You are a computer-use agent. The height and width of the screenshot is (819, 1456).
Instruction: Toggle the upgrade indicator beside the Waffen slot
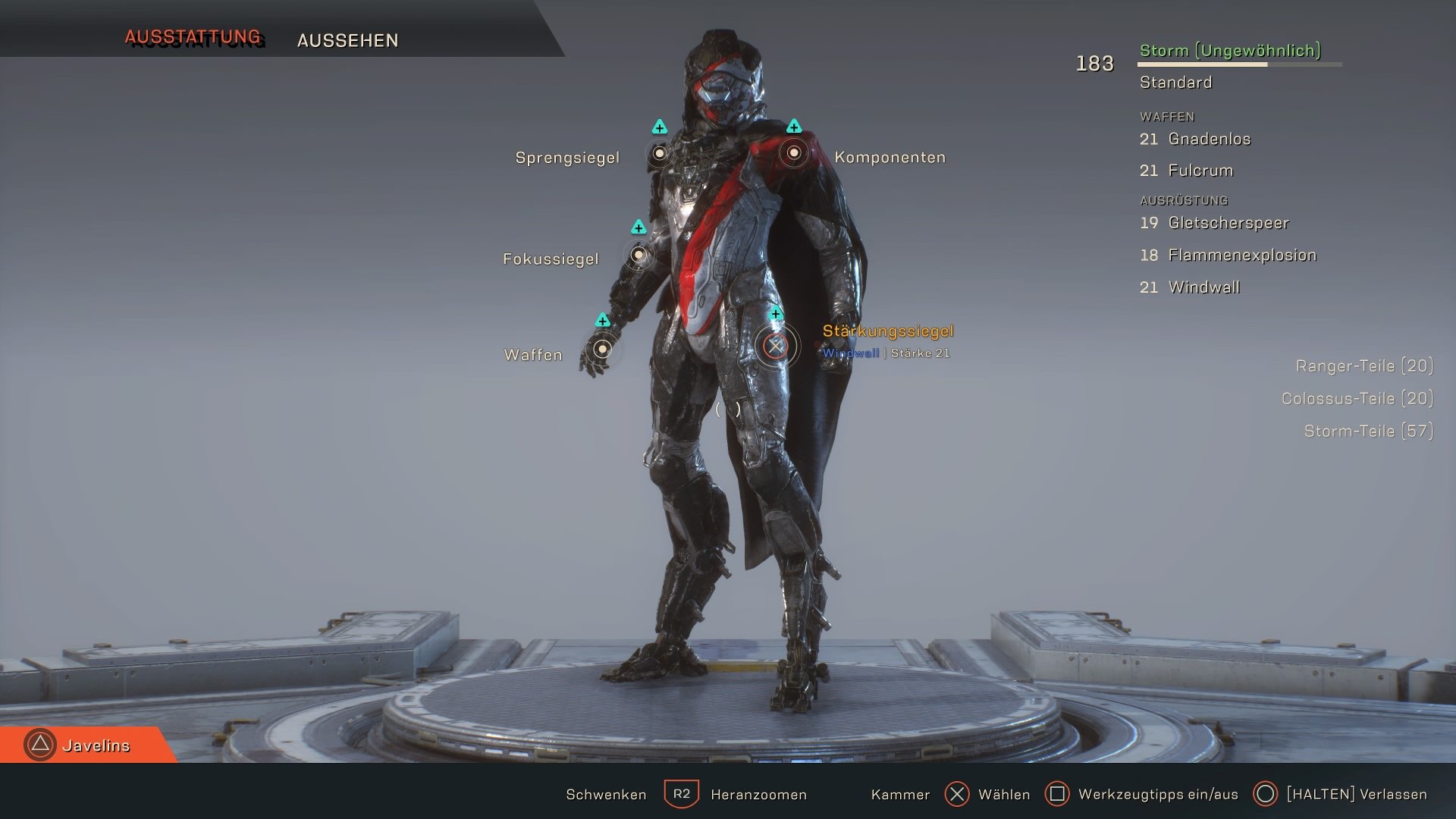point(603,321)
